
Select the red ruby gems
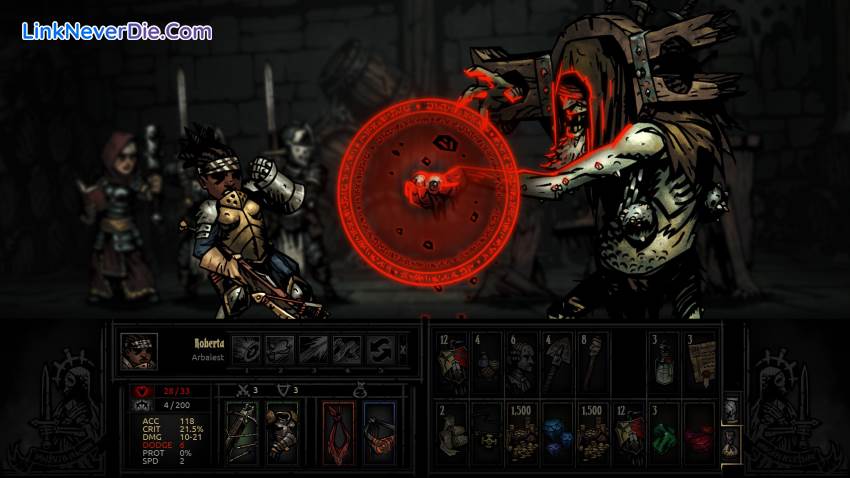tap(700, 434)
